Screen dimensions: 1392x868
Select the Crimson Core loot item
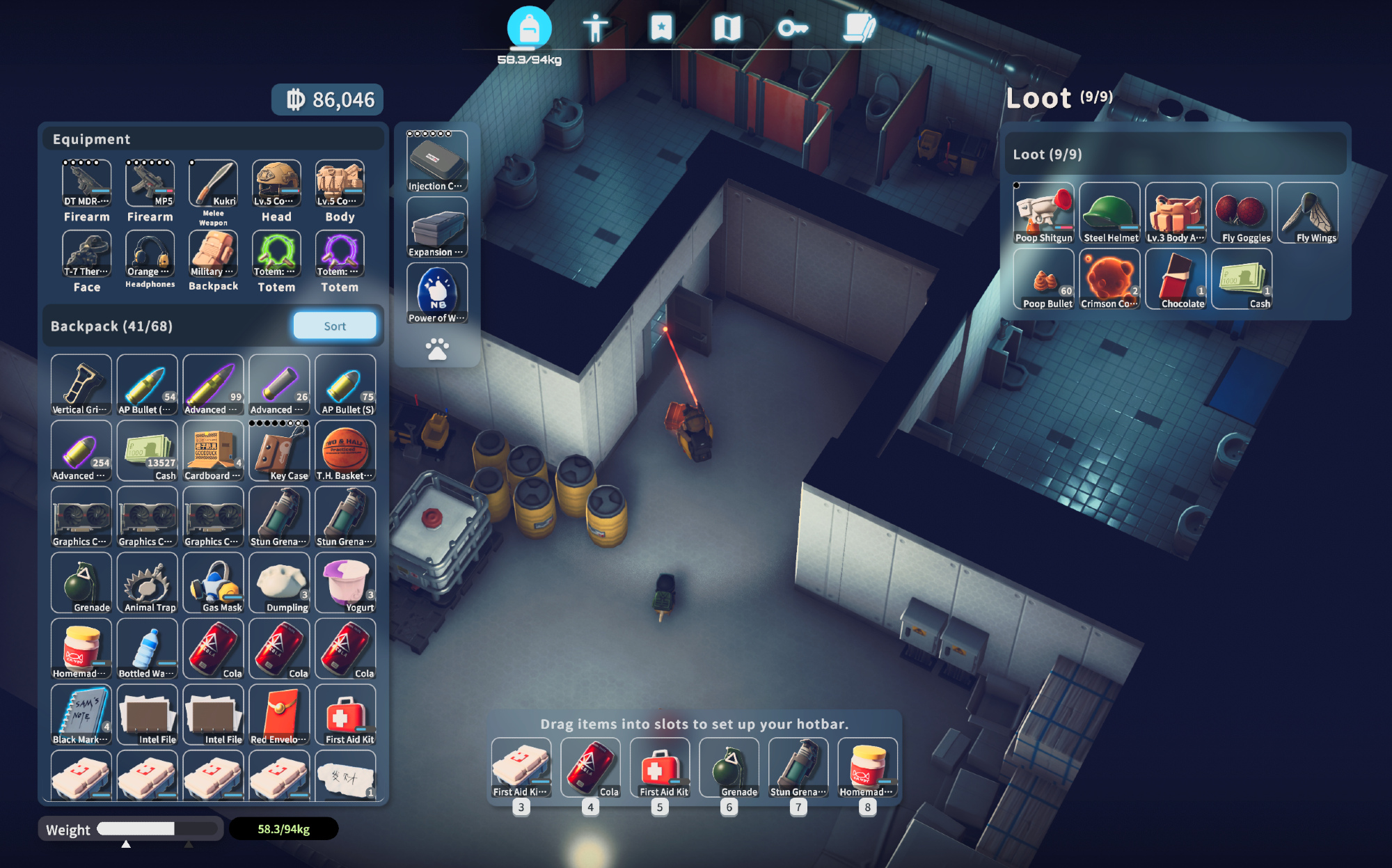[1109, 278]
